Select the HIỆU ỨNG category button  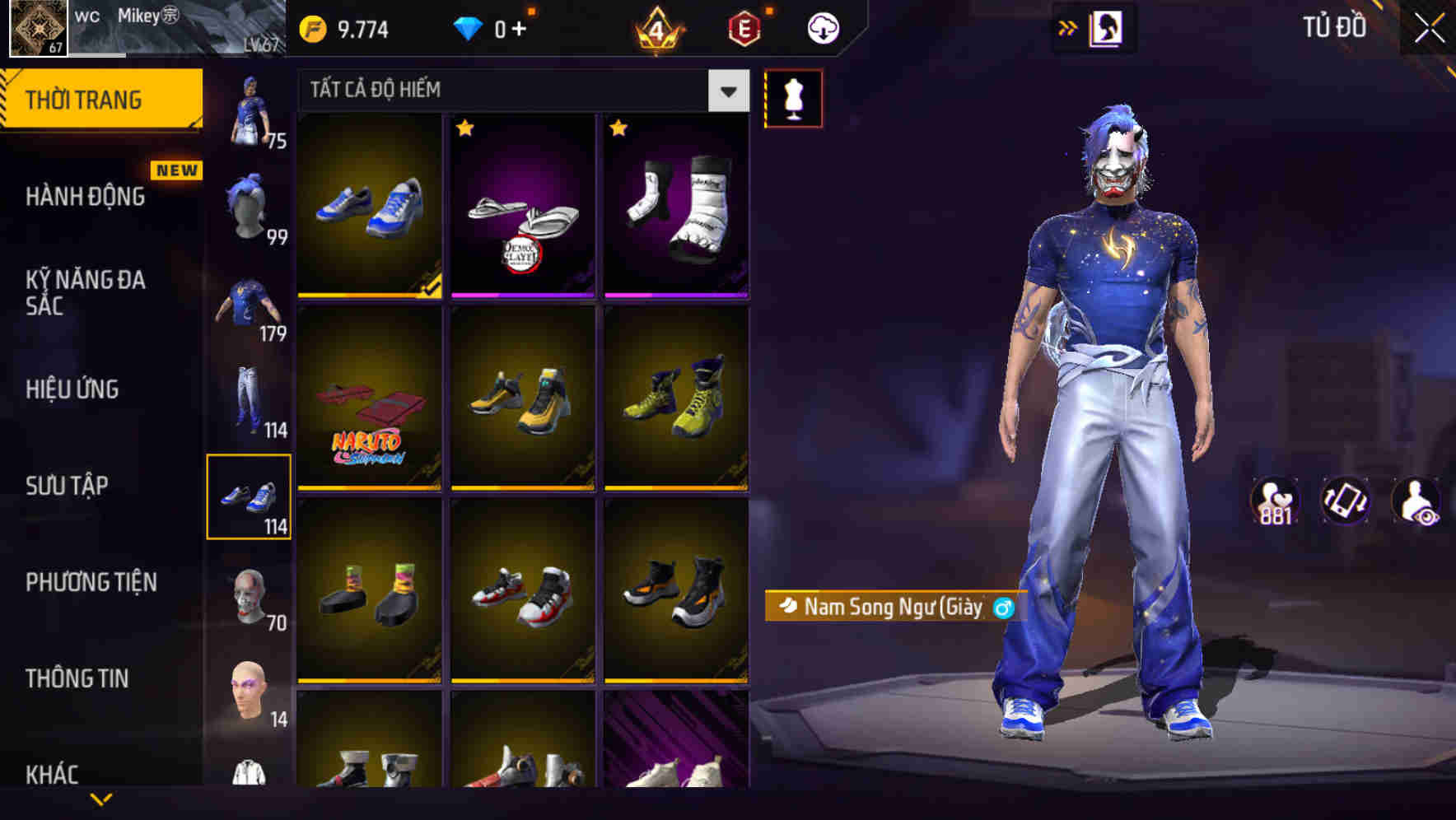[x=72, y=389]
